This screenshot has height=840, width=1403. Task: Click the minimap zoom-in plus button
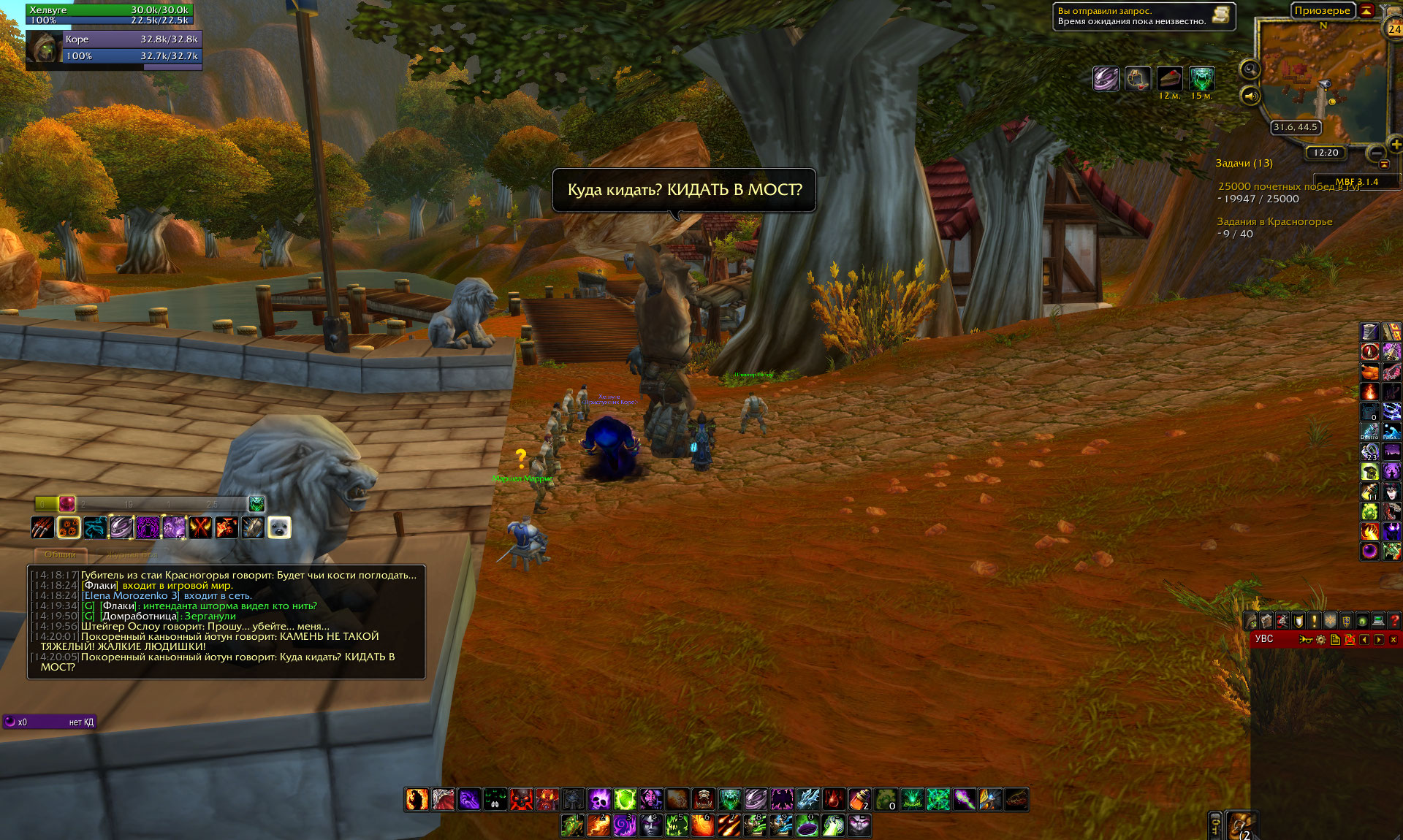[1396, 144]
